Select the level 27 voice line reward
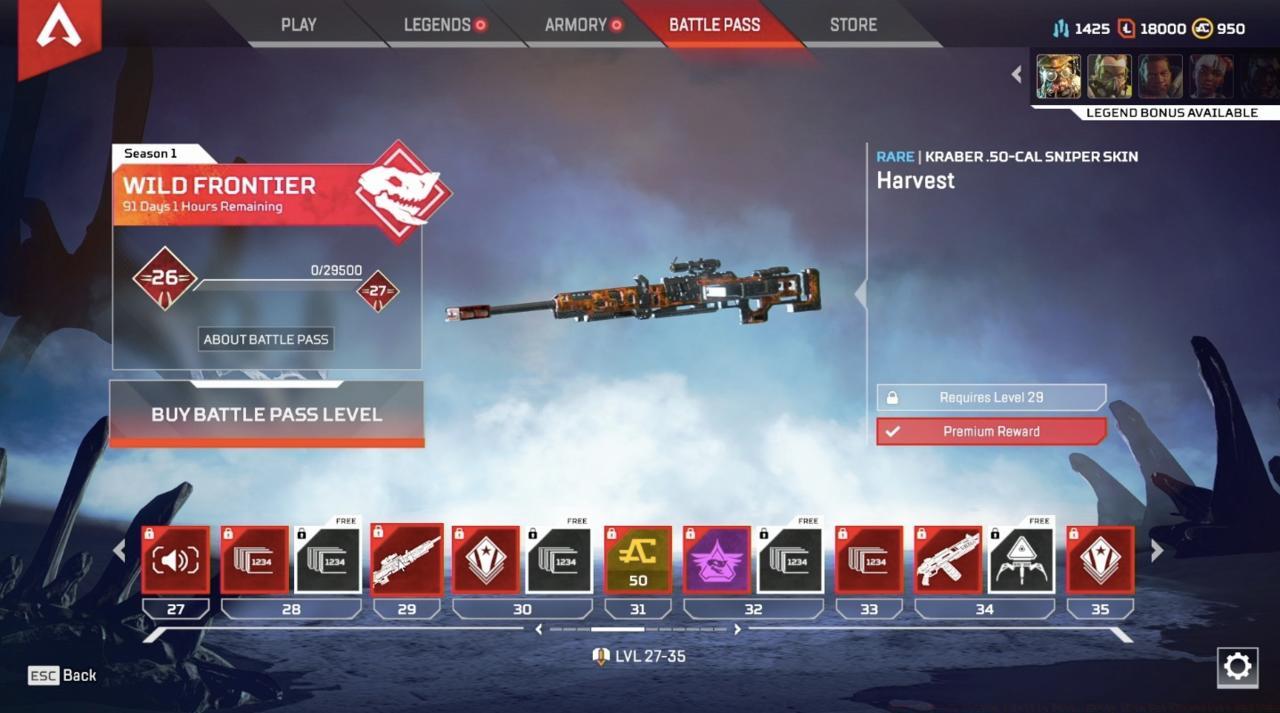This screenshot has width=1280, height=713. coord(176,560)
